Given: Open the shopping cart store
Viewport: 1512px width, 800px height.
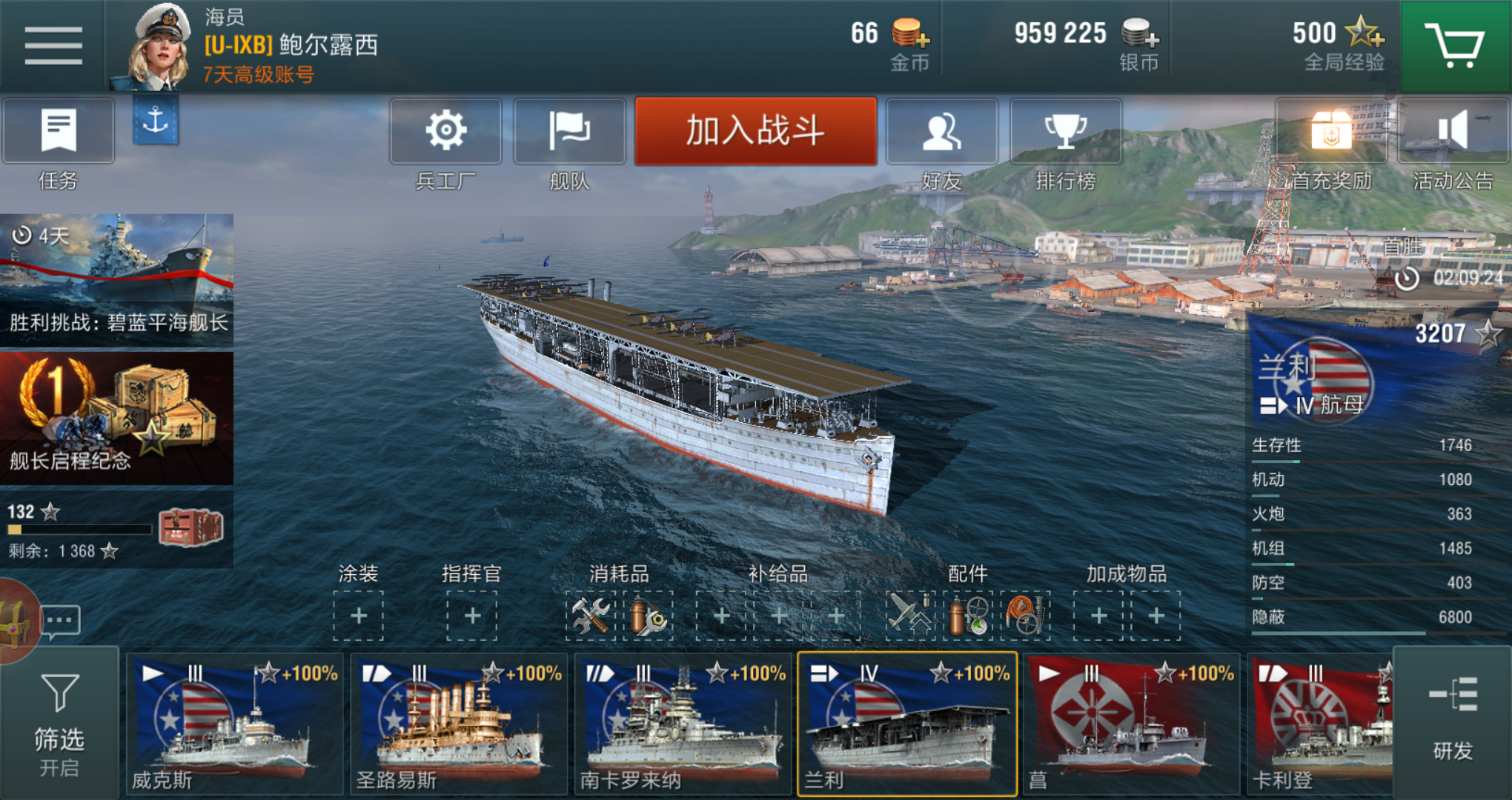Looking at the screenshot, I should (x=1455, y=46).
